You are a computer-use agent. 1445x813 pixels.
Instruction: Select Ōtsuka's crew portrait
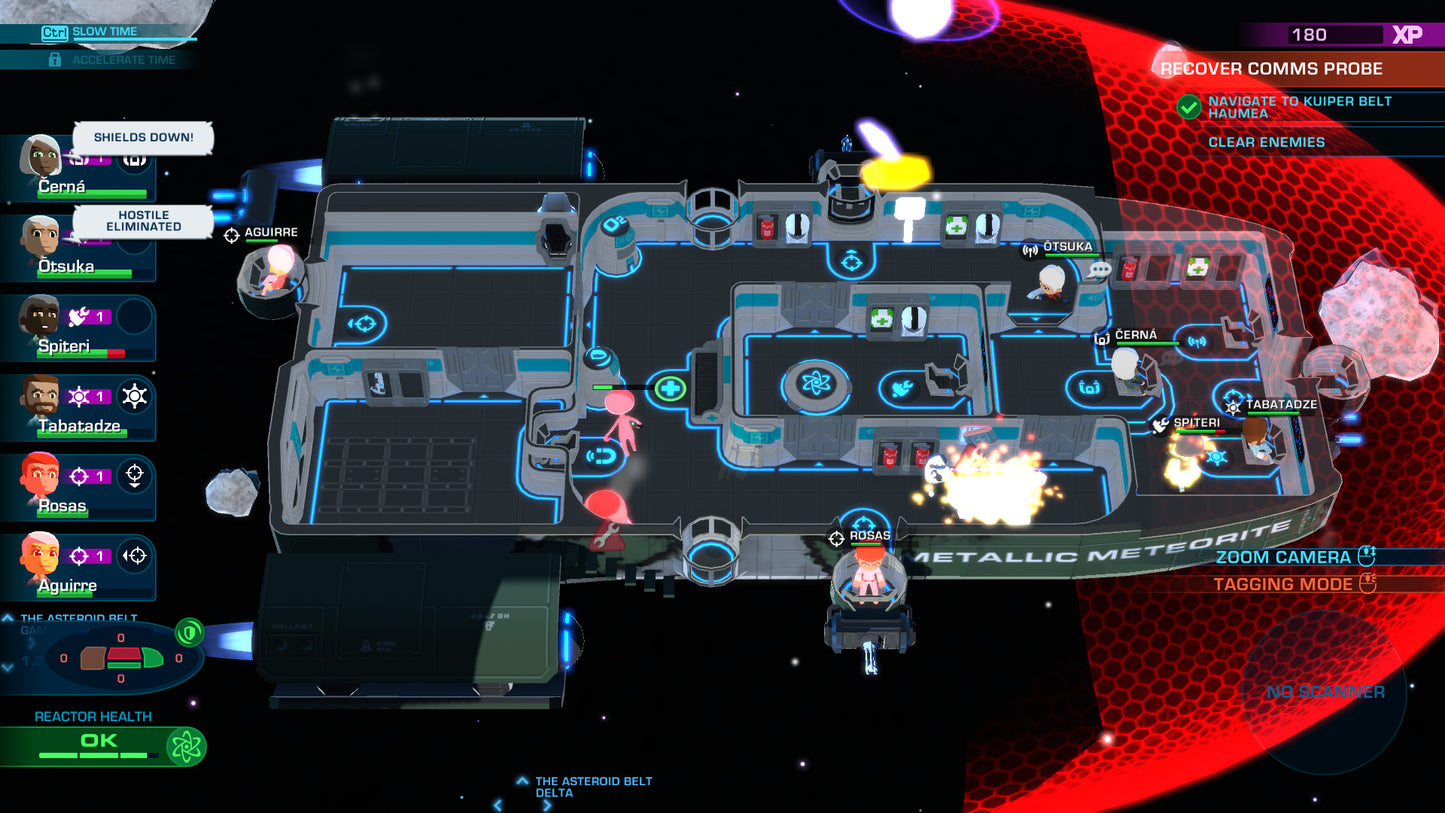[x=40, y=238]
